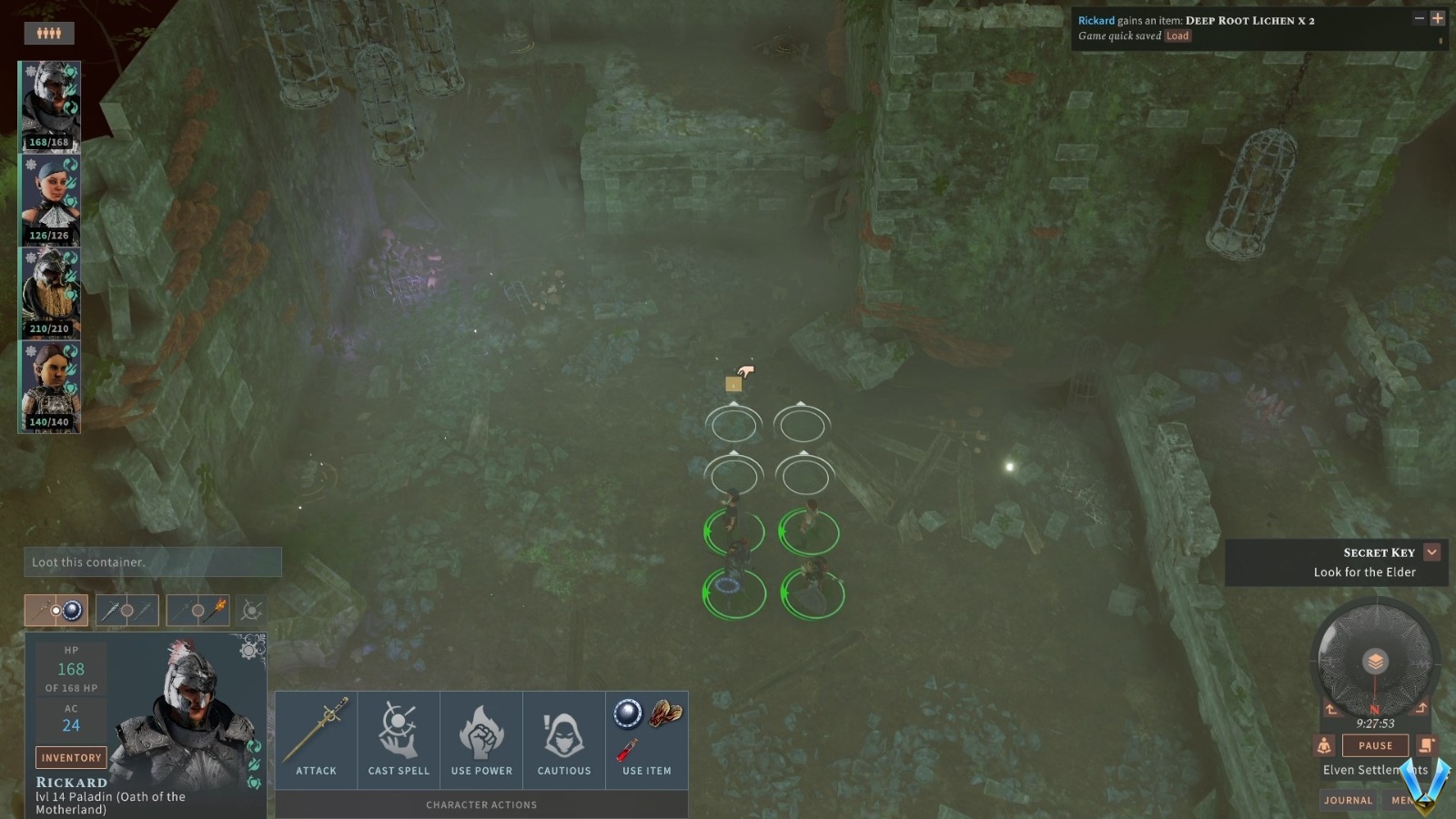The width and height of the screenshot is (1456, 819).
Task: Open the Journal tab
Action: click(1348, 800)
